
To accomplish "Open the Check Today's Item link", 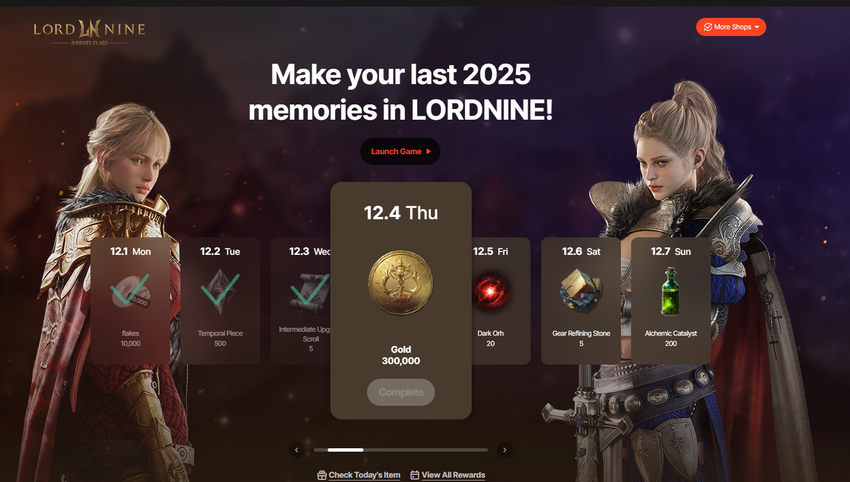I will pyautogui.click(x=359, y=475).
